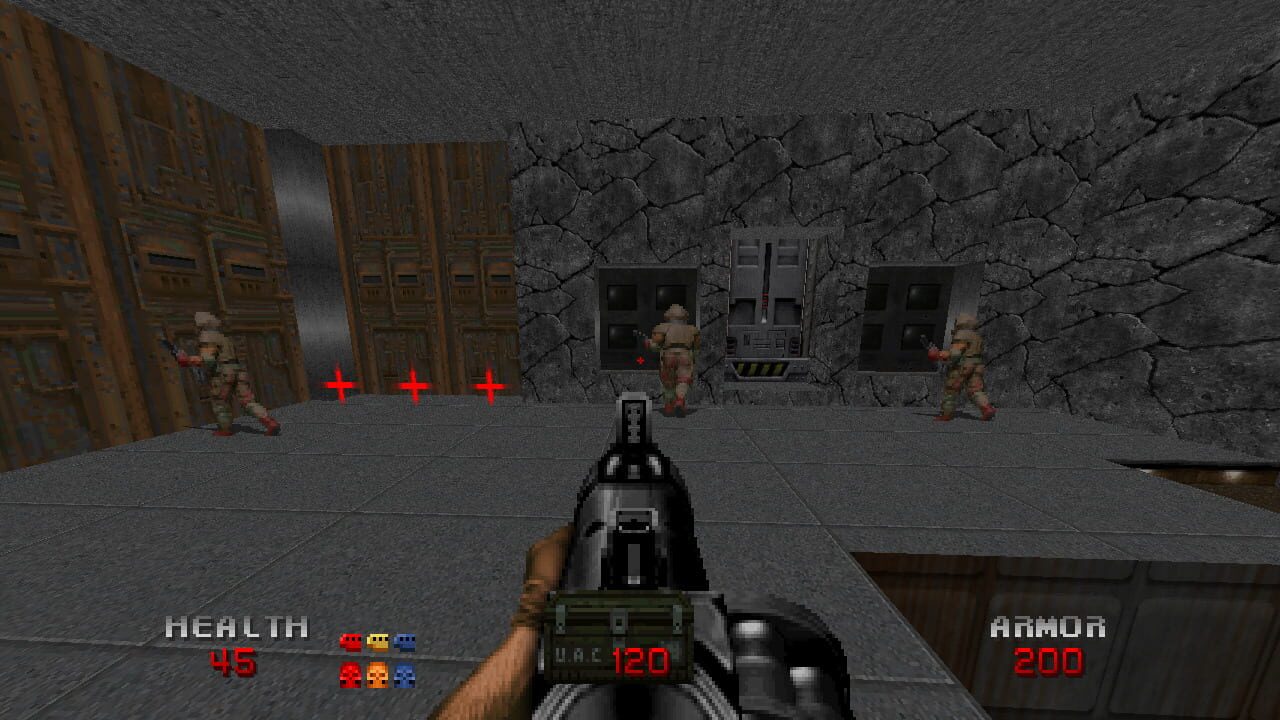This screenshot has height=720, width=1280.
Task: Click the middle red cross marker
Action: [x=412, y=384]
